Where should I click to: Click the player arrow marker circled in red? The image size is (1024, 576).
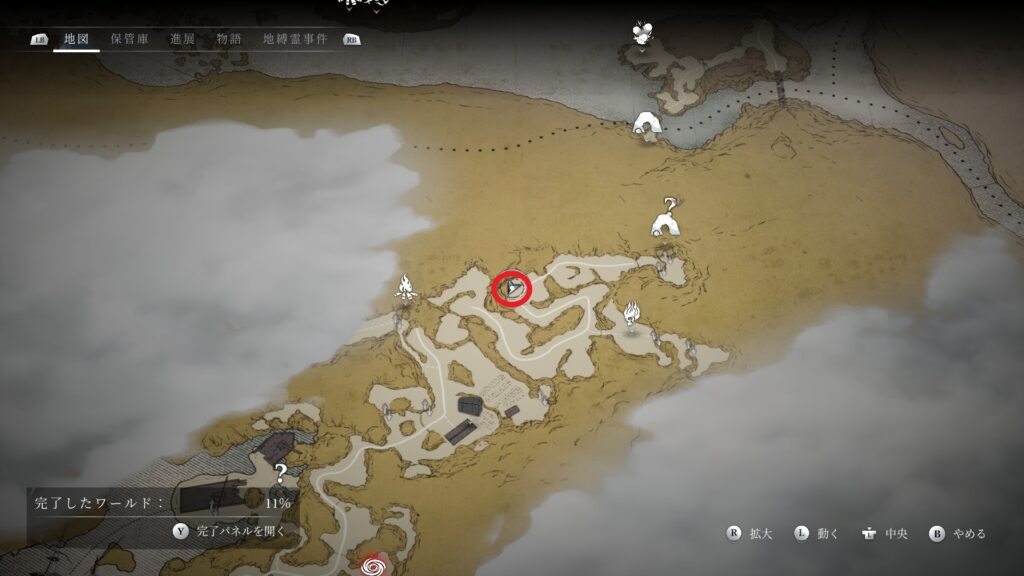pos(512,289)
